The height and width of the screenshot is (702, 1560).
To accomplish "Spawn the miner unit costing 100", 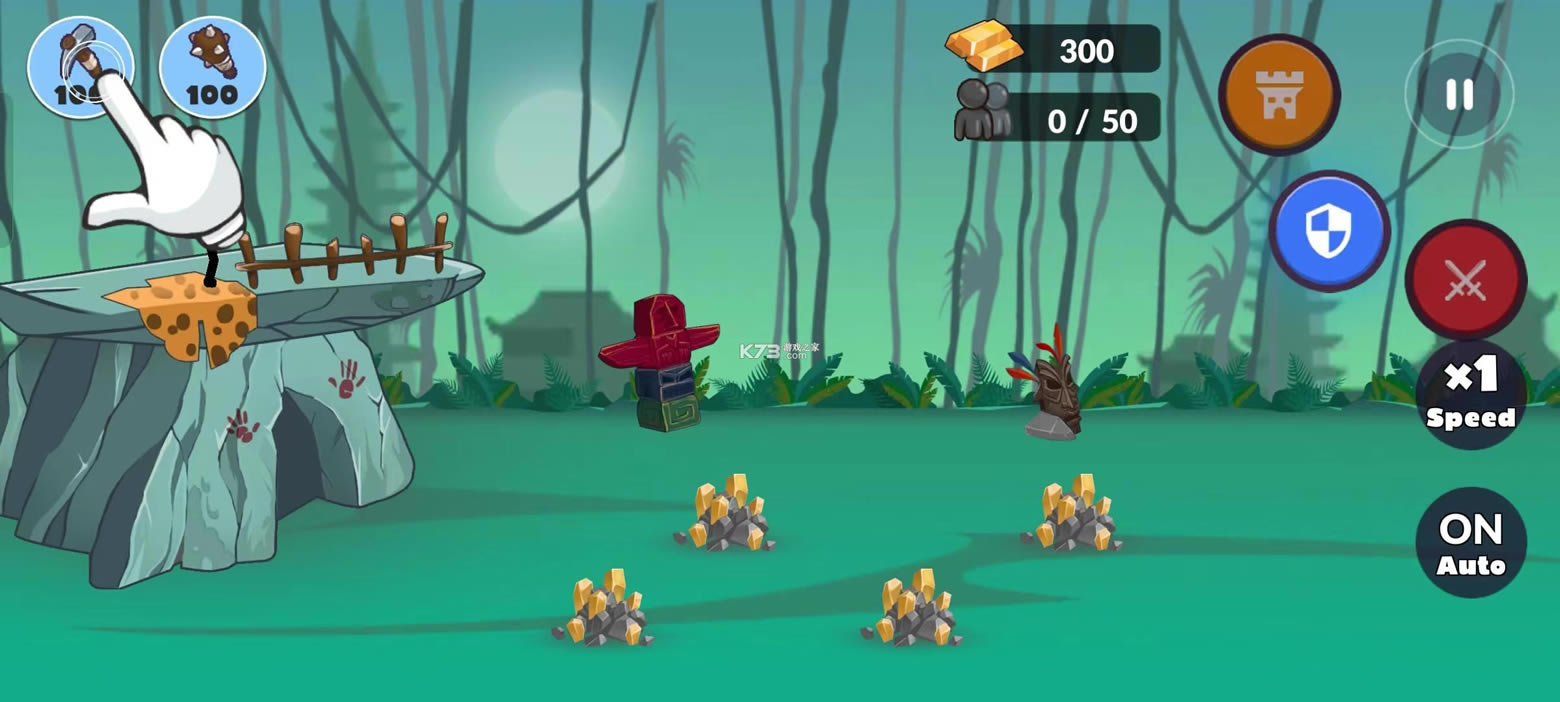I will coord(80,67).
